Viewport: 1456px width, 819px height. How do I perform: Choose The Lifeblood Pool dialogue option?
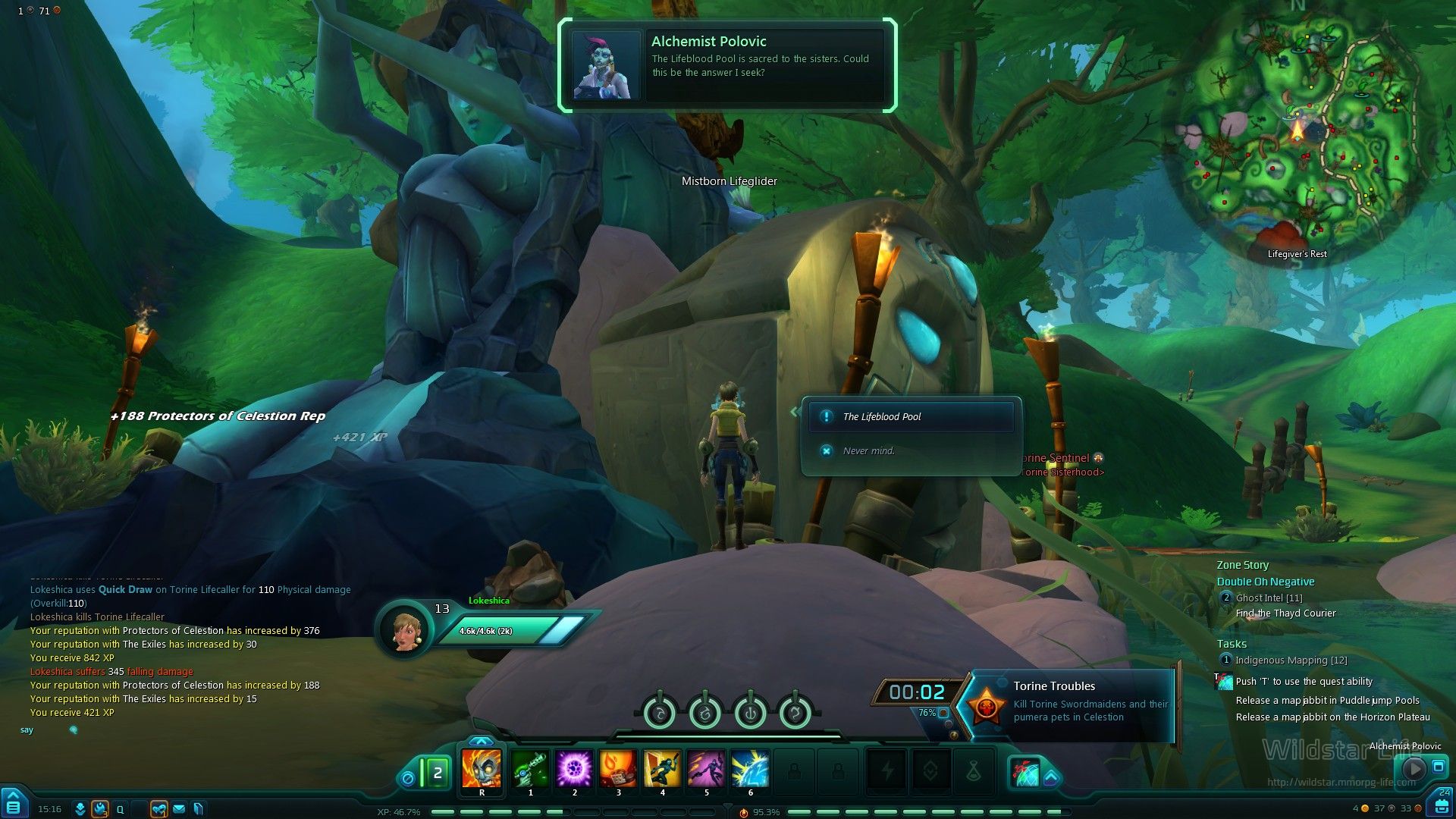click(910, 416)
